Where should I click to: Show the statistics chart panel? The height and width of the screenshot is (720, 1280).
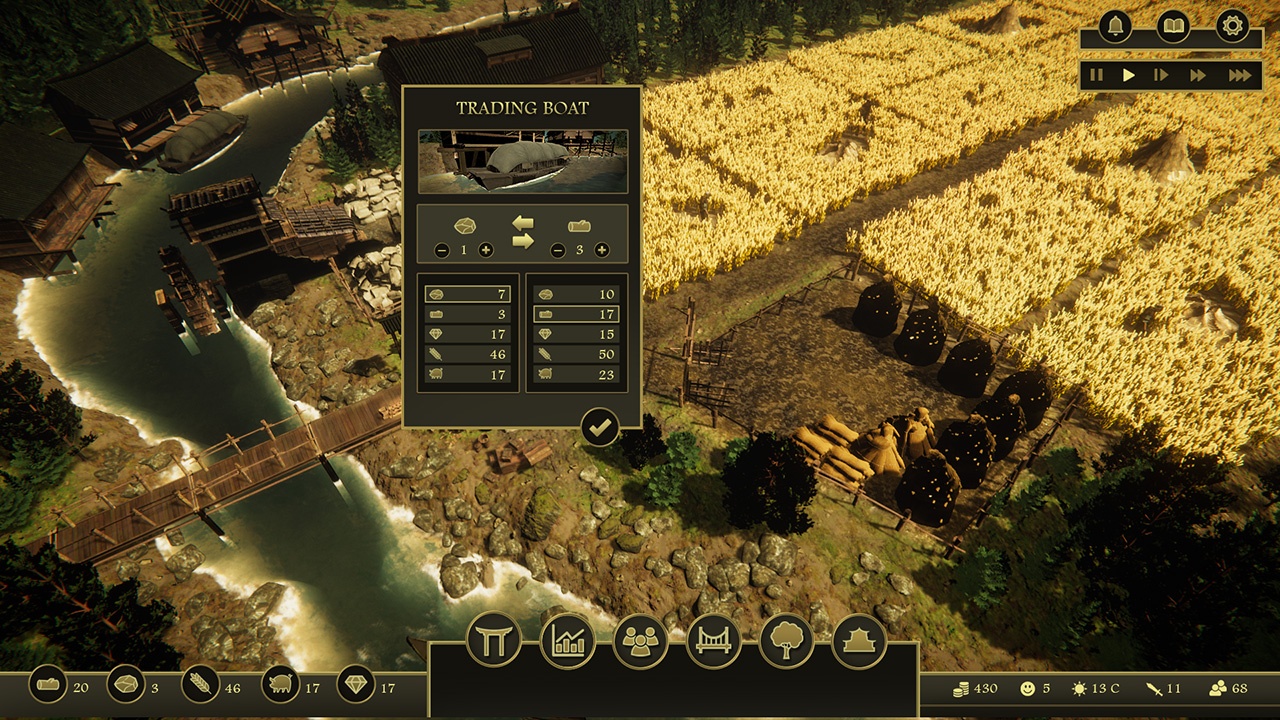567,640
